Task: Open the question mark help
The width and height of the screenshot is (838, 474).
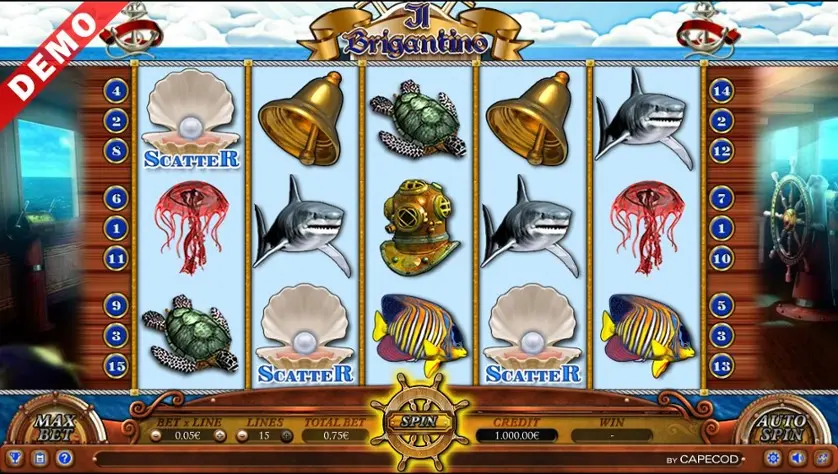Action: [63, 458]
